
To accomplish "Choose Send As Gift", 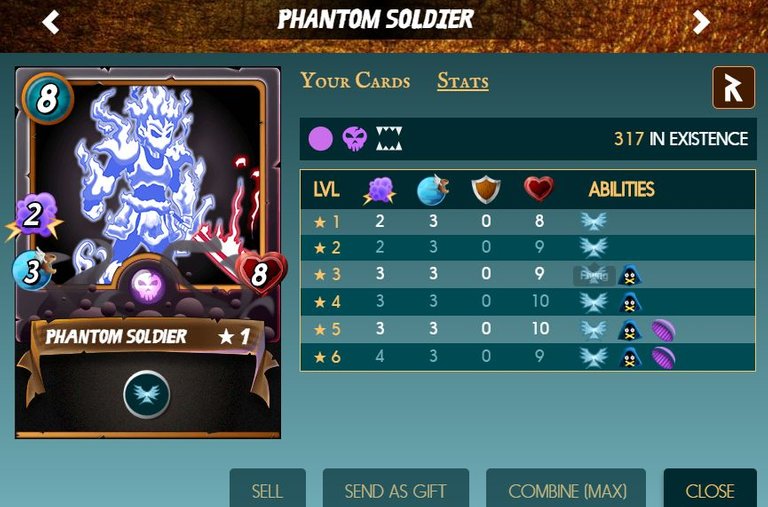I will pos(395,490).
